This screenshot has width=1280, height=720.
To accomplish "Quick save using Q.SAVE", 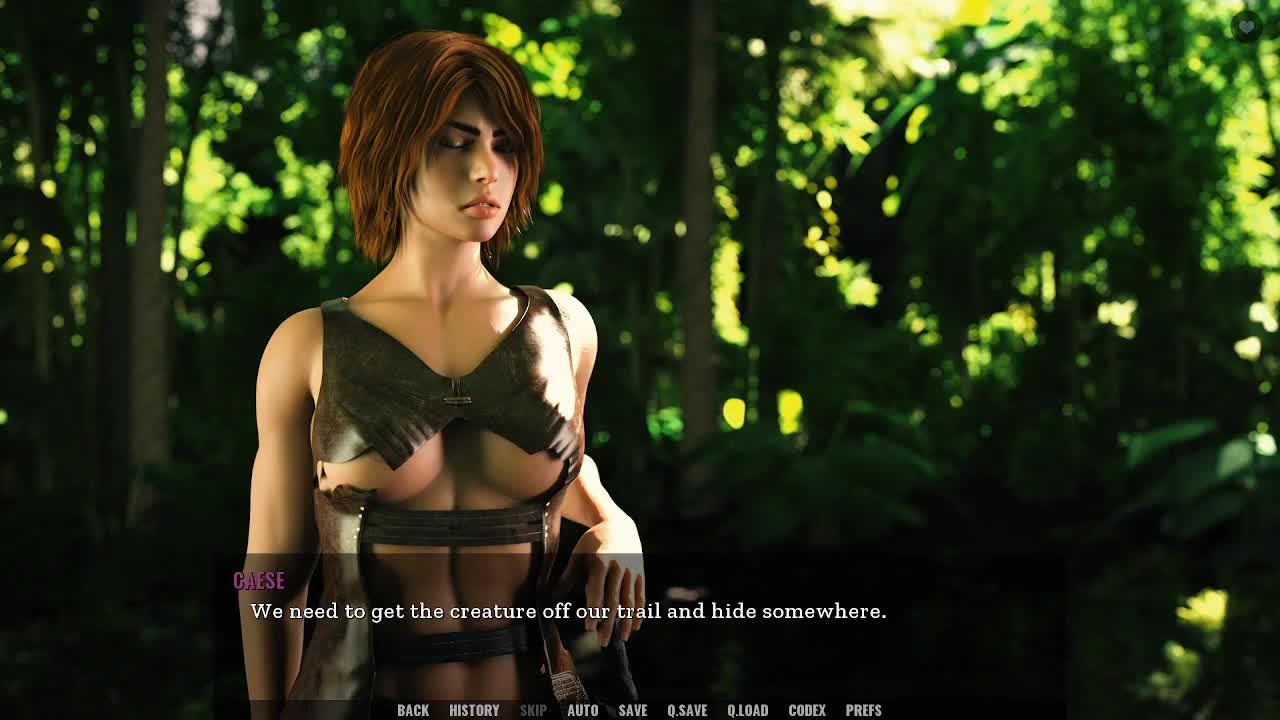I will point(687,710).
